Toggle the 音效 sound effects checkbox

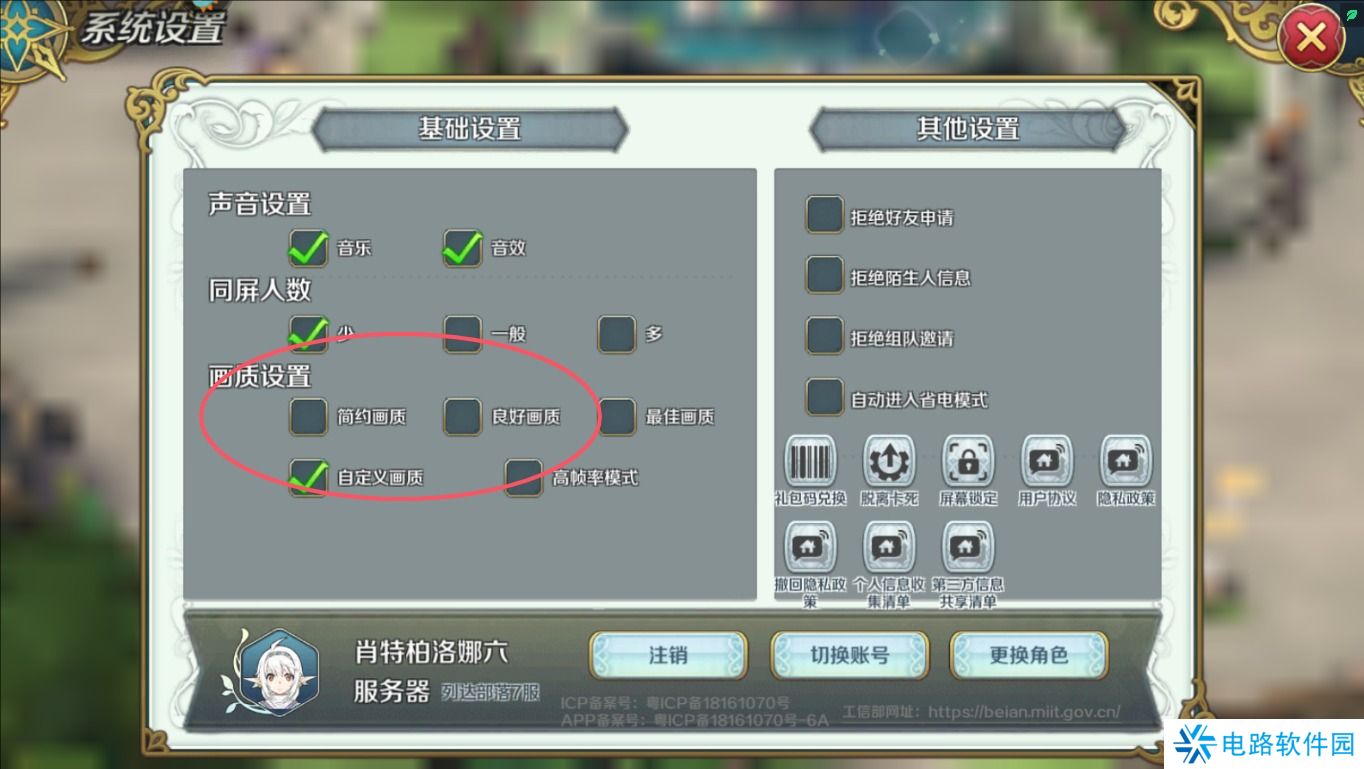(461, 249)
